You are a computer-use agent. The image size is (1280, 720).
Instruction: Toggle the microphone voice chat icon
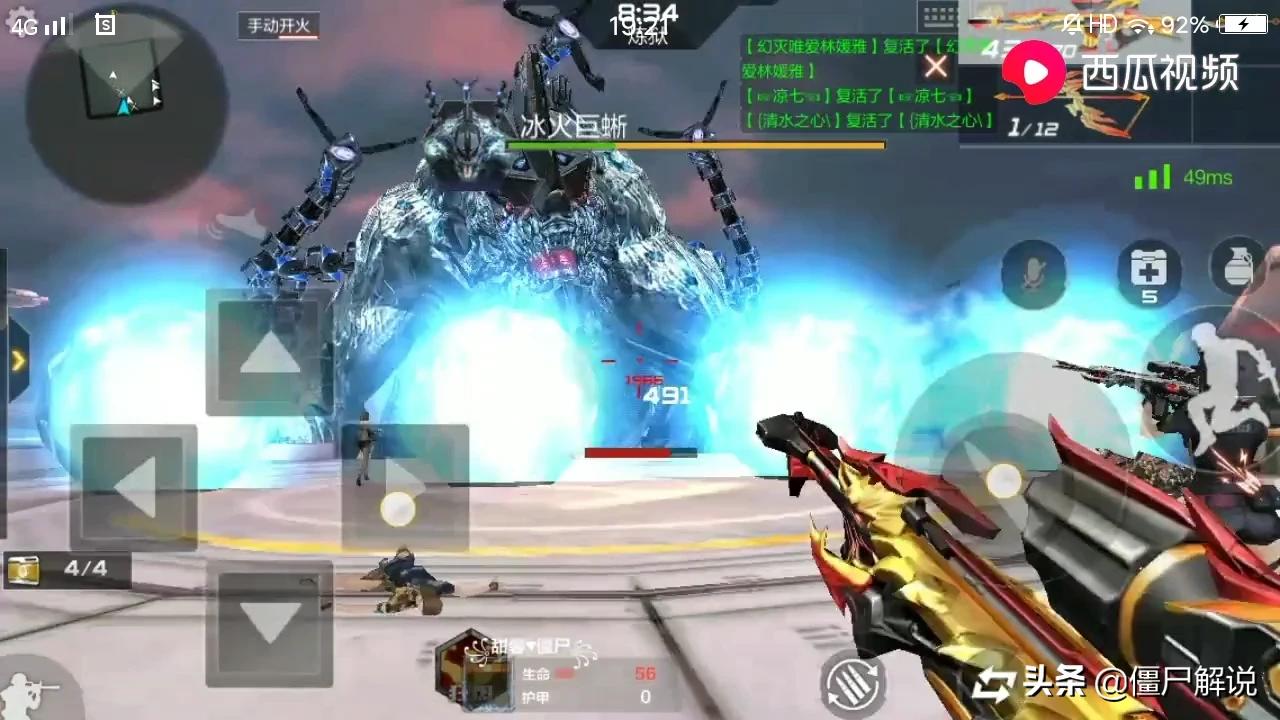tap(1034, 274)
